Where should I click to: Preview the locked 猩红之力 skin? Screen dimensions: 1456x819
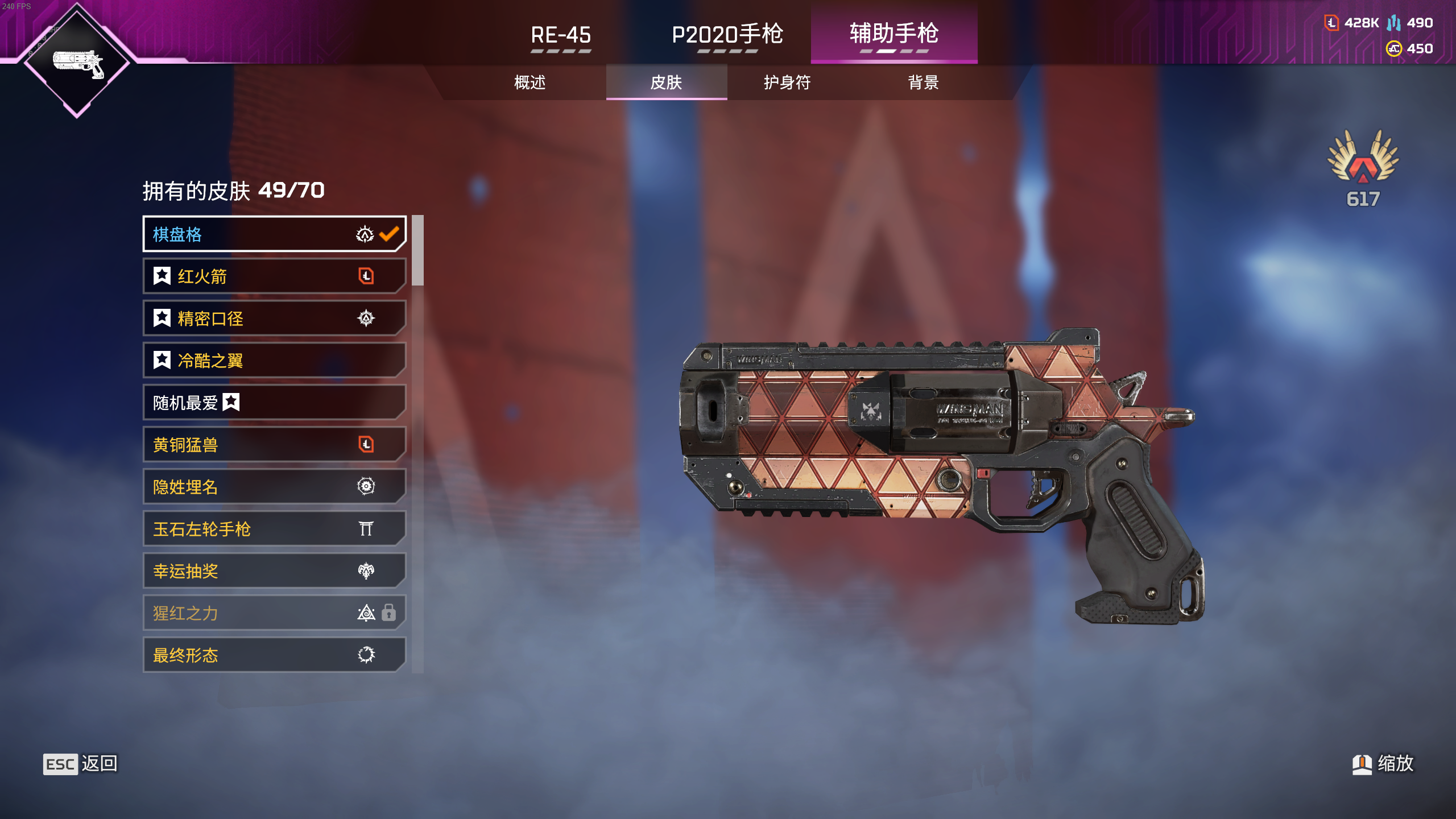(x=274, y=613)
